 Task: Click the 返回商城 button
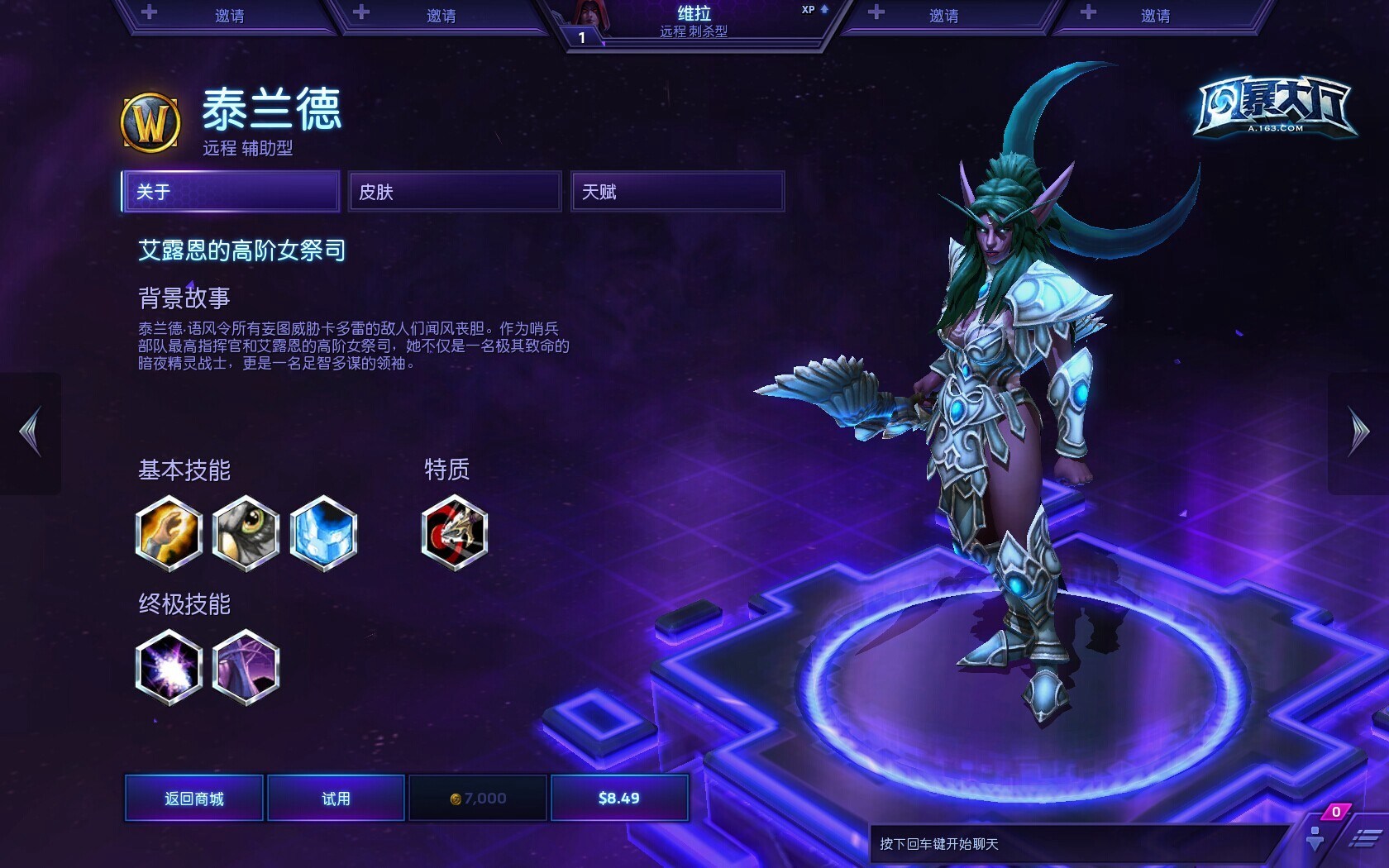tap(194, 798)
